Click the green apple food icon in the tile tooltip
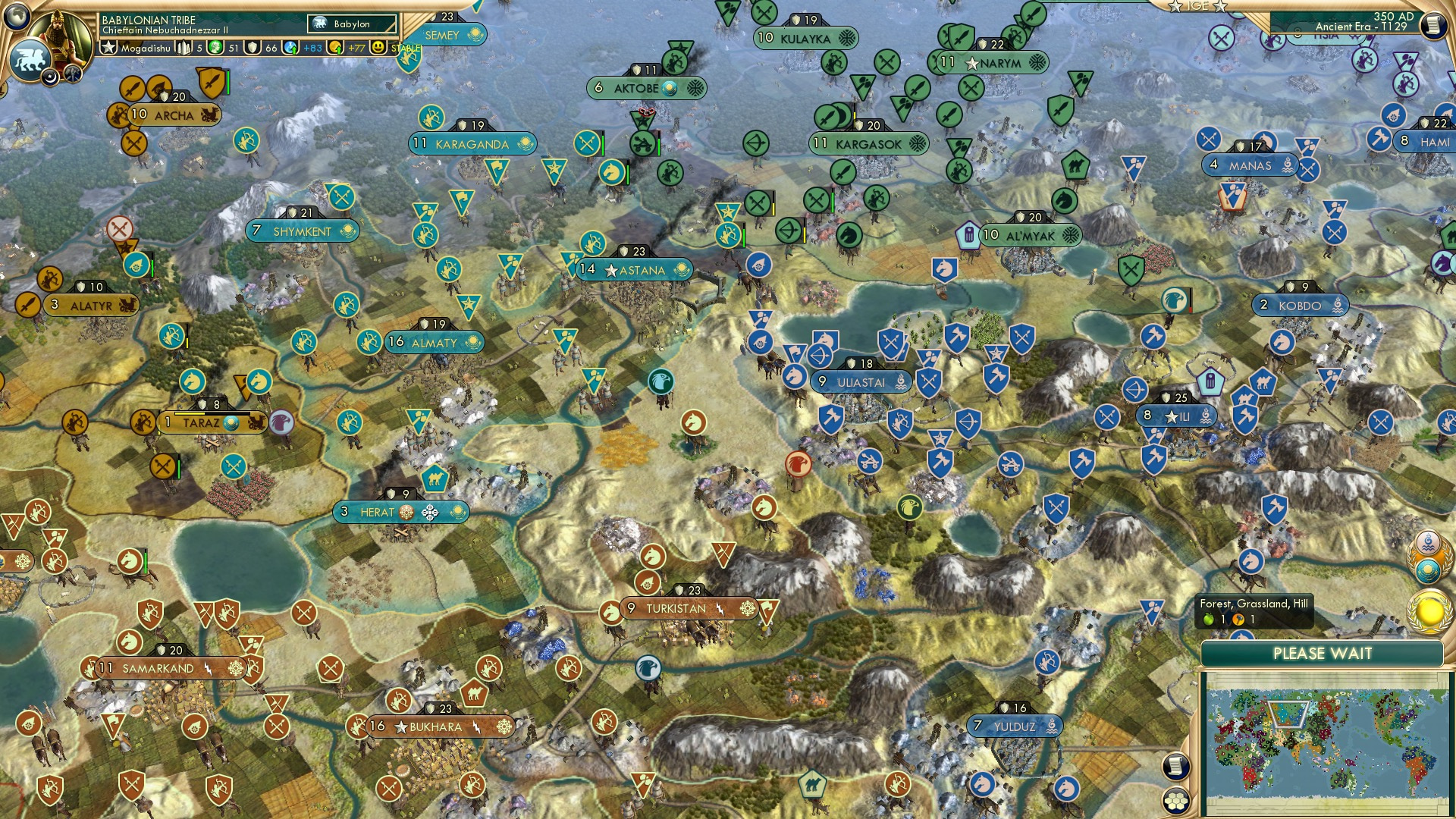This screenshot has width=1456, height=819. point(1208,620)
